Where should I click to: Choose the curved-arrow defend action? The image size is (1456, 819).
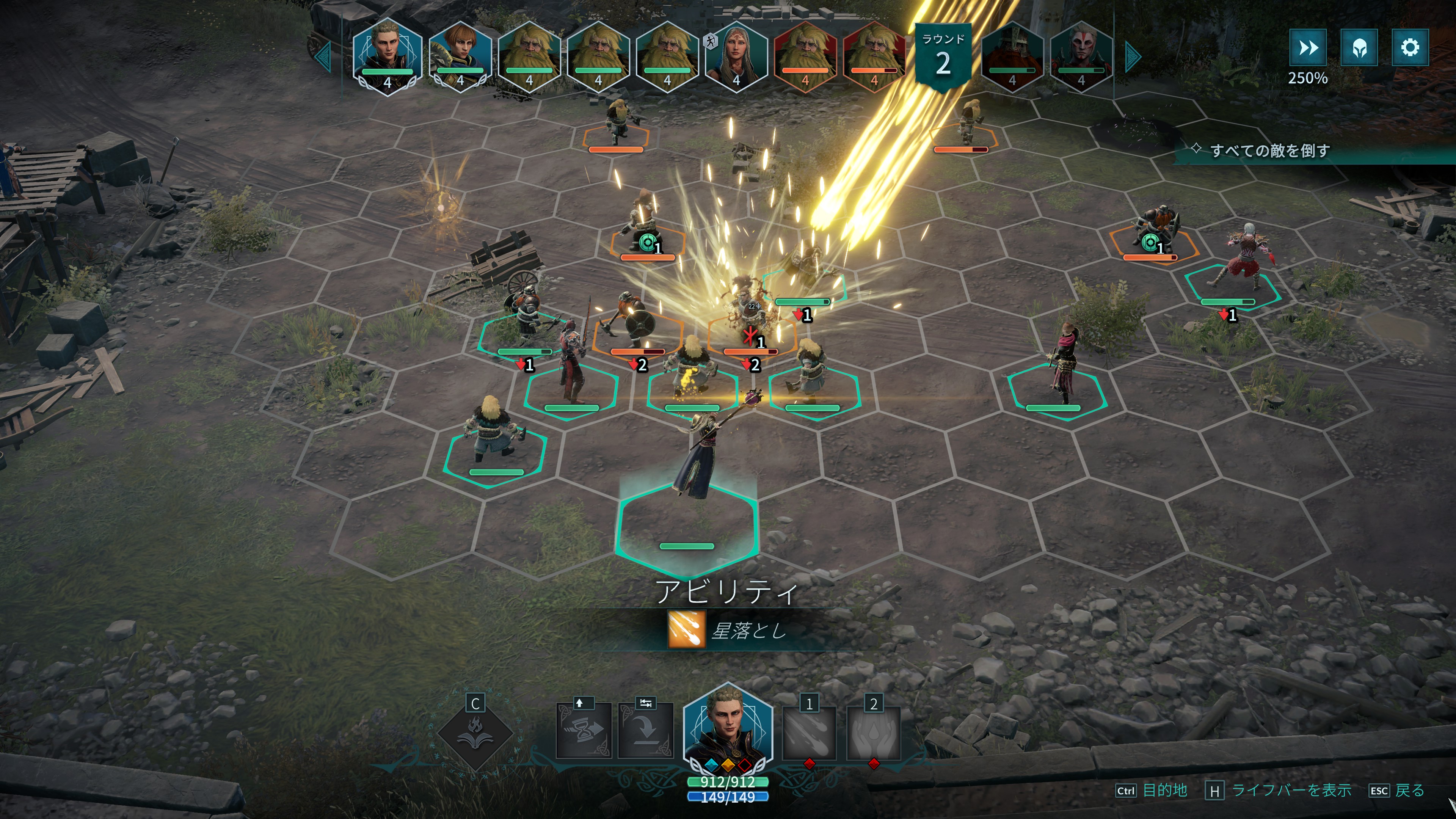click(x=645, y=731)
